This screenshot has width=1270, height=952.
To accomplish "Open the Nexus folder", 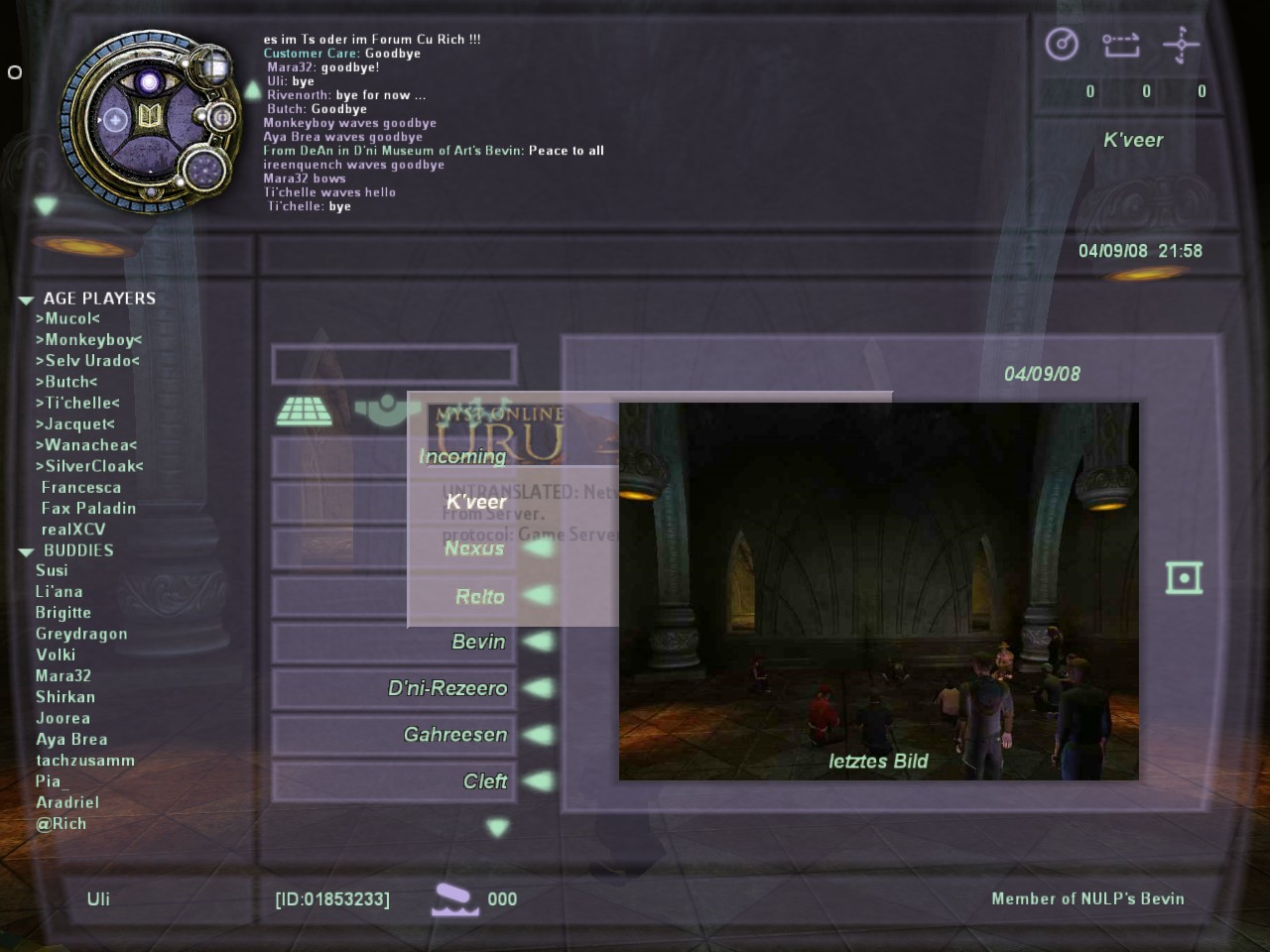I will (474, 548).
